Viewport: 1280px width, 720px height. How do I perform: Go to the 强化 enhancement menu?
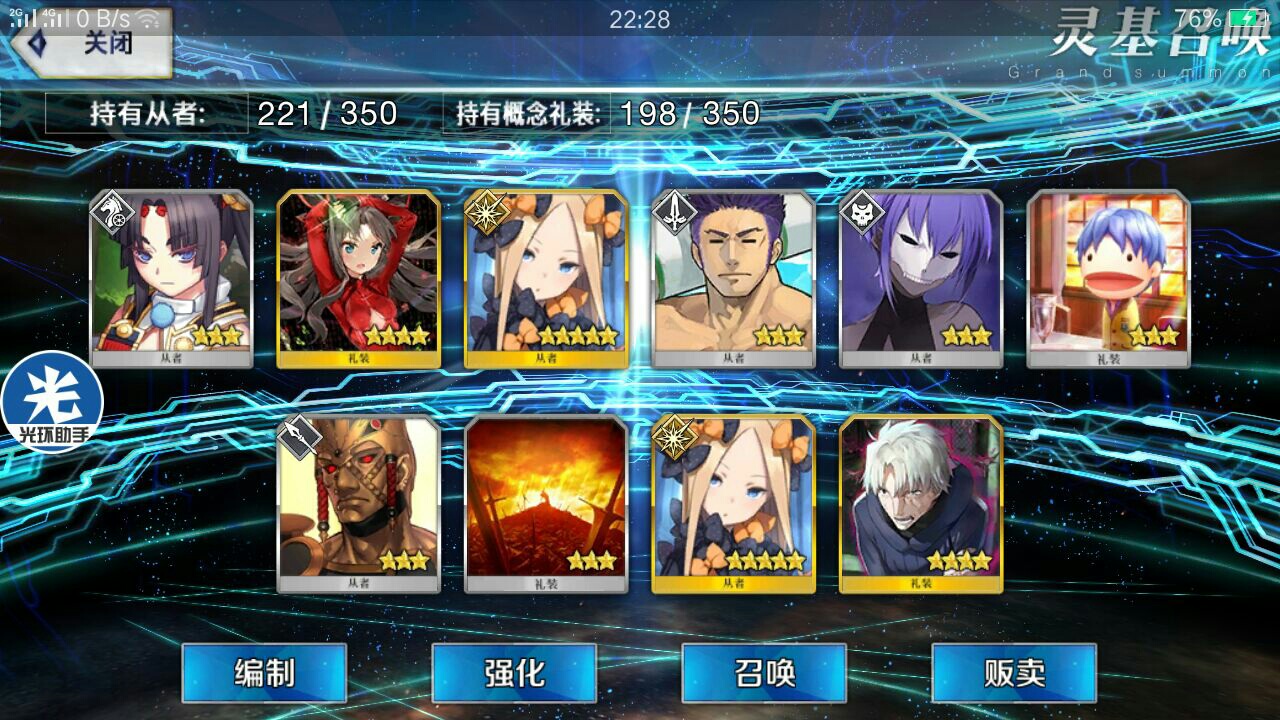tap(514, 673)
